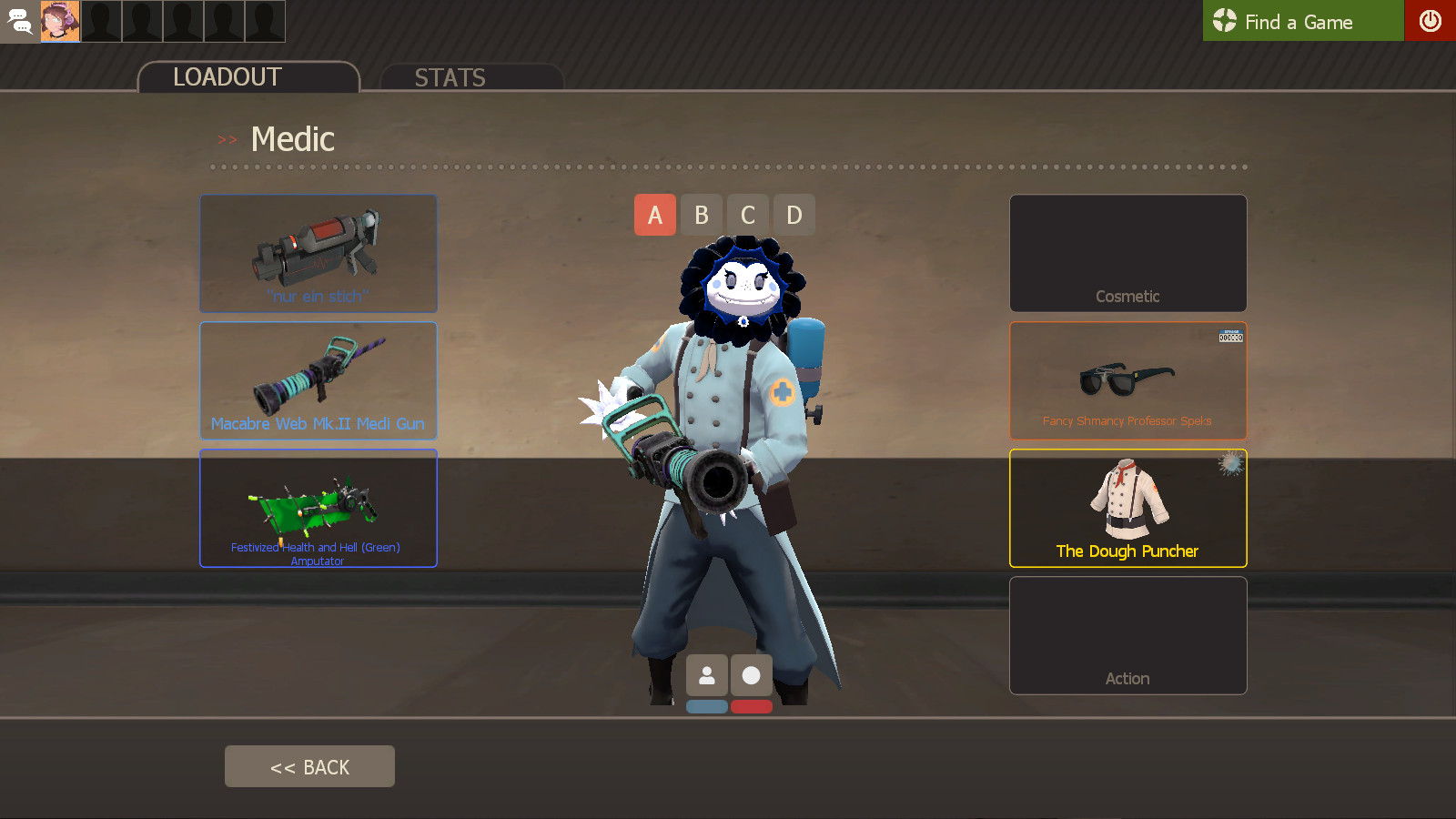Select the person icon below the Medic model
Image resolution: width=1456 pixels, height=819 pixels.
pyautogui.click(x=707, y=674)
